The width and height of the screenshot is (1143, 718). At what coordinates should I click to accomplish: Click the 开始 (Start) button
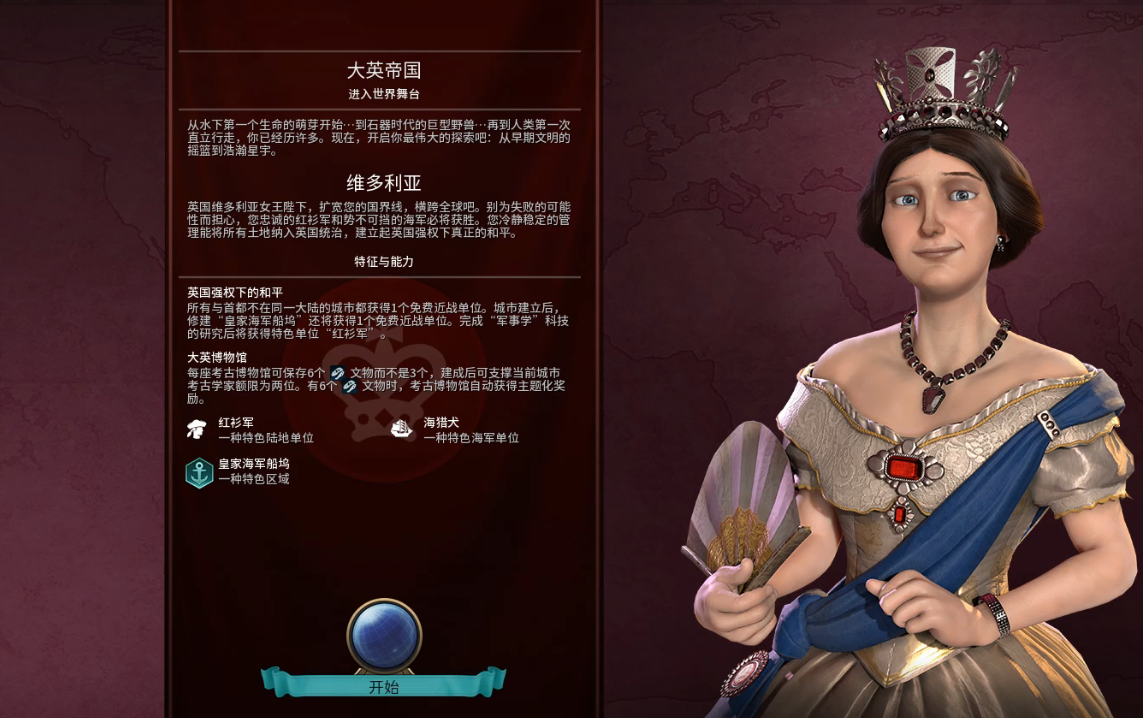384,686
